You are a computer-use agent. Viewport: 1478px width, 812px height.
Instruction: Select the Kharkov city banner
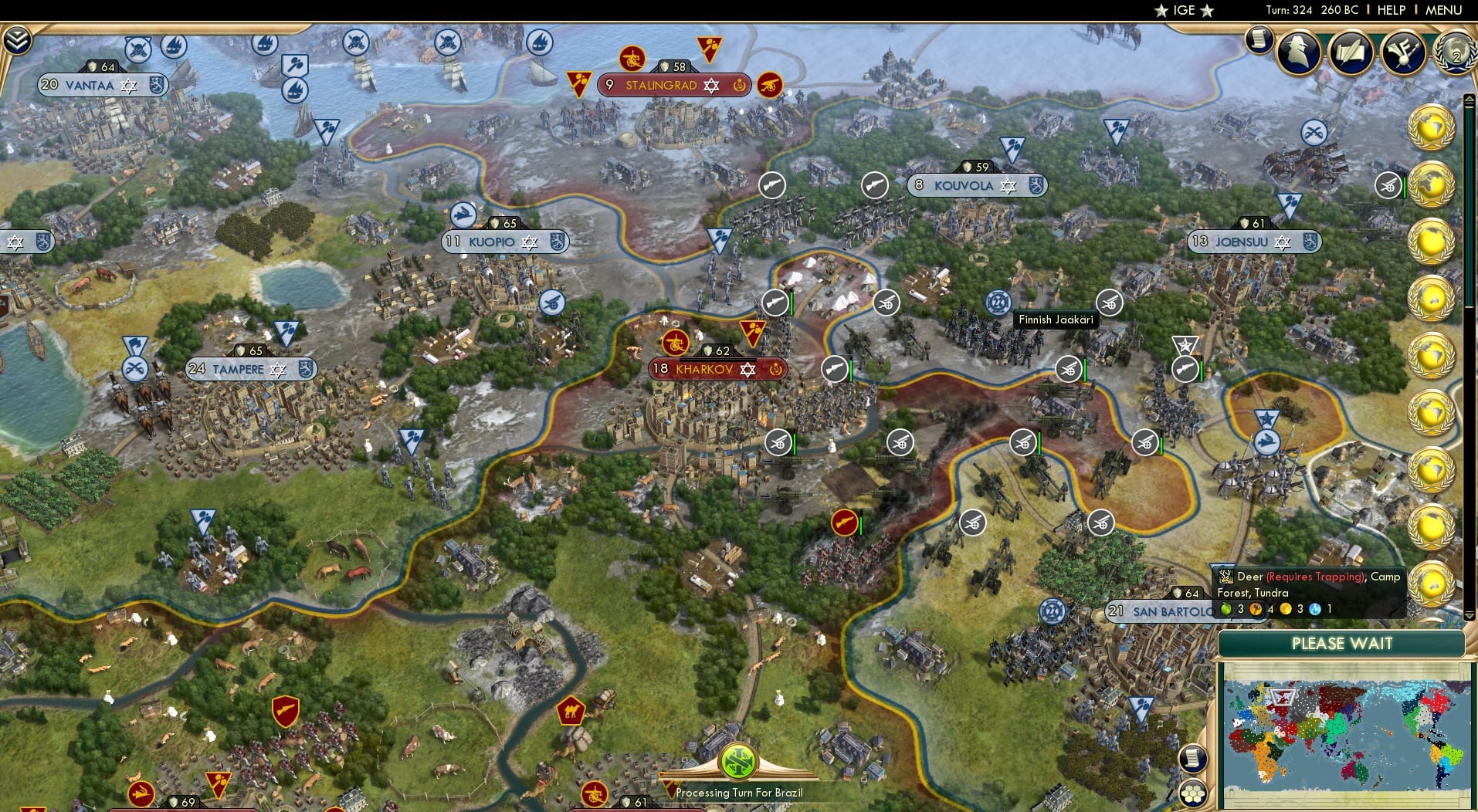point(703,370)
